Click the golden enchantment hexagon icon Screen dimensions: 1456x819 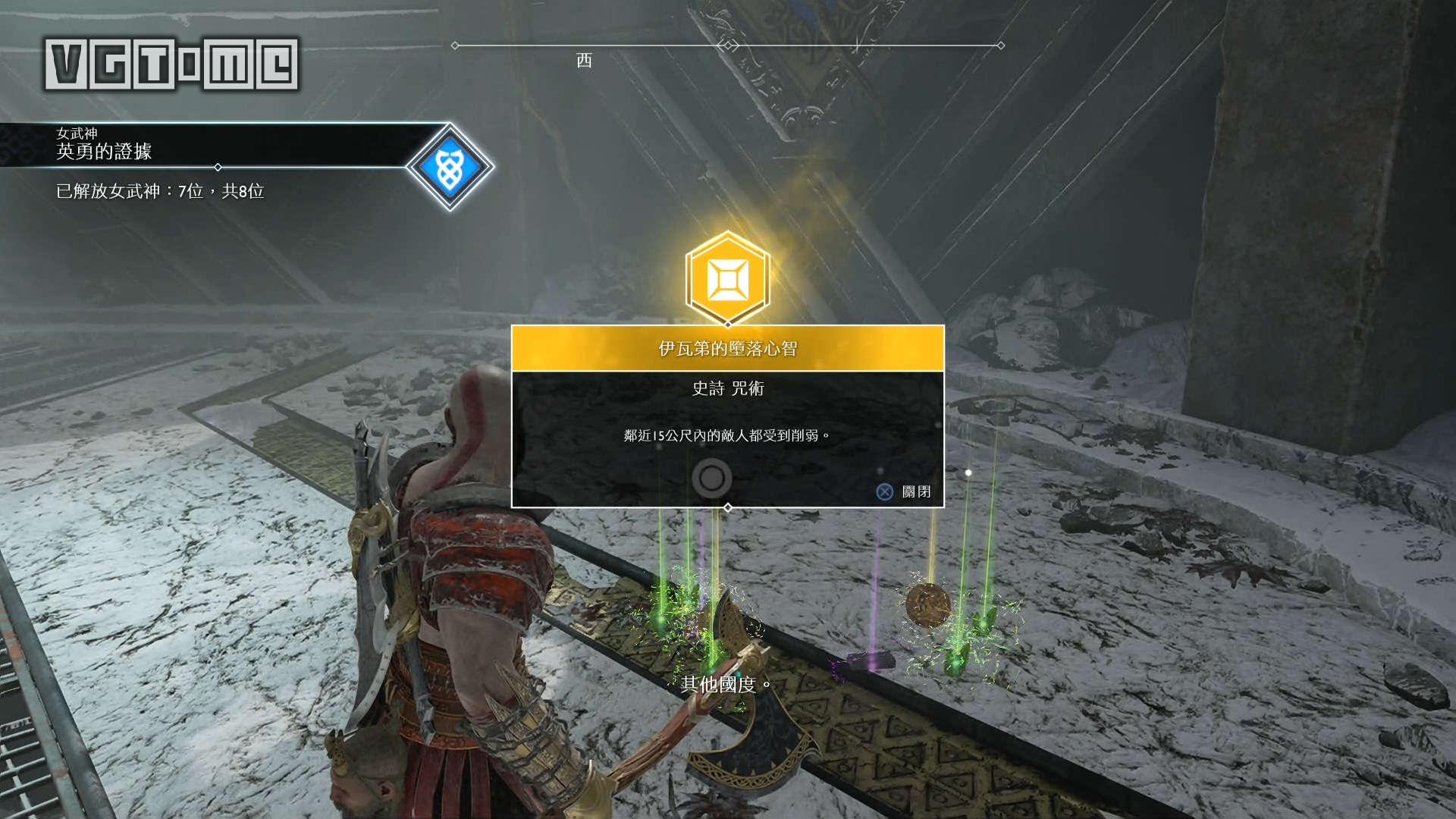click(x=727, y=279)
